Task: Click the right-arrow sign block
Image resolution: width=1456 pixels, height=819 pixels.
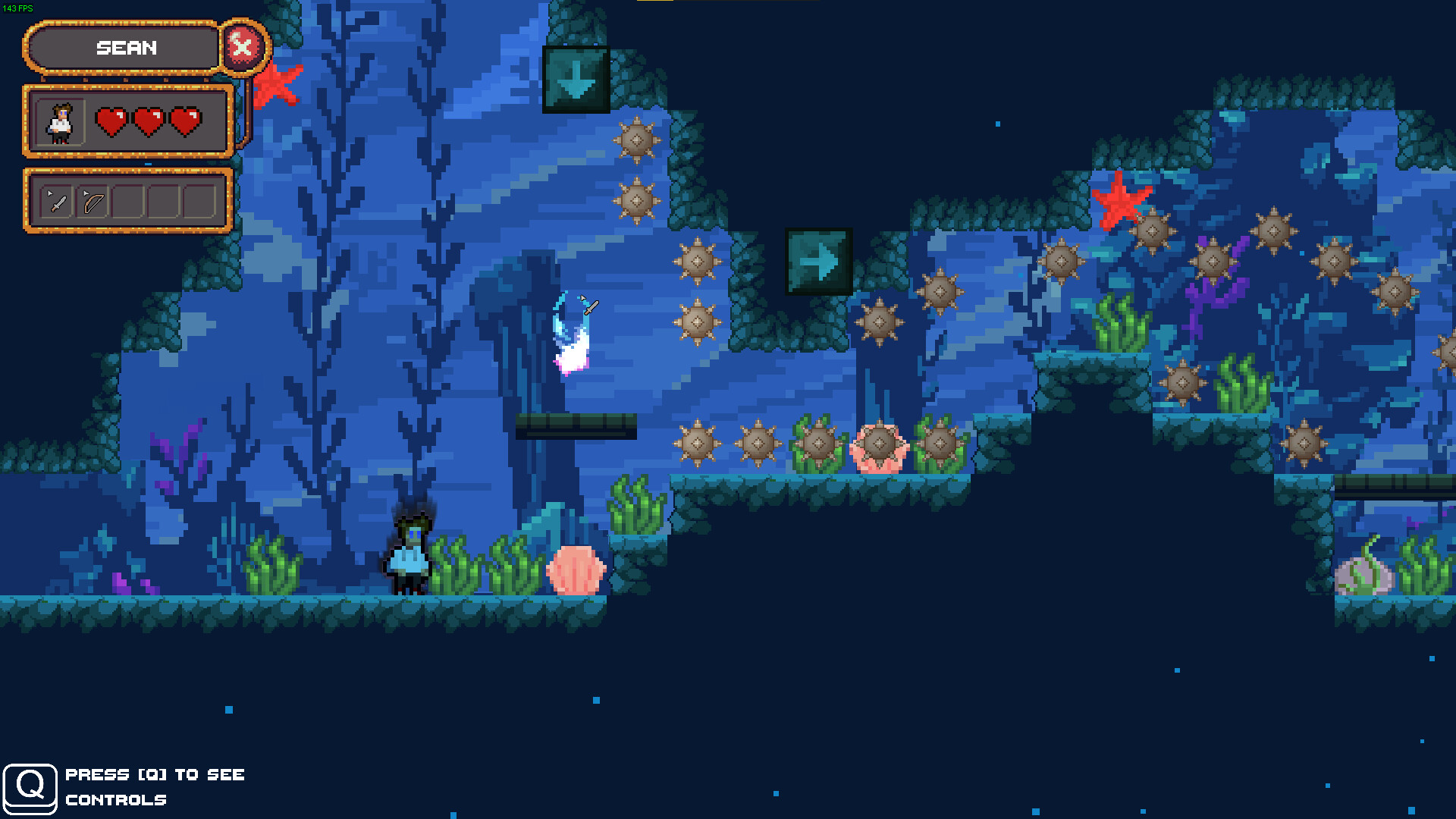Action: (x=819, y=262)
